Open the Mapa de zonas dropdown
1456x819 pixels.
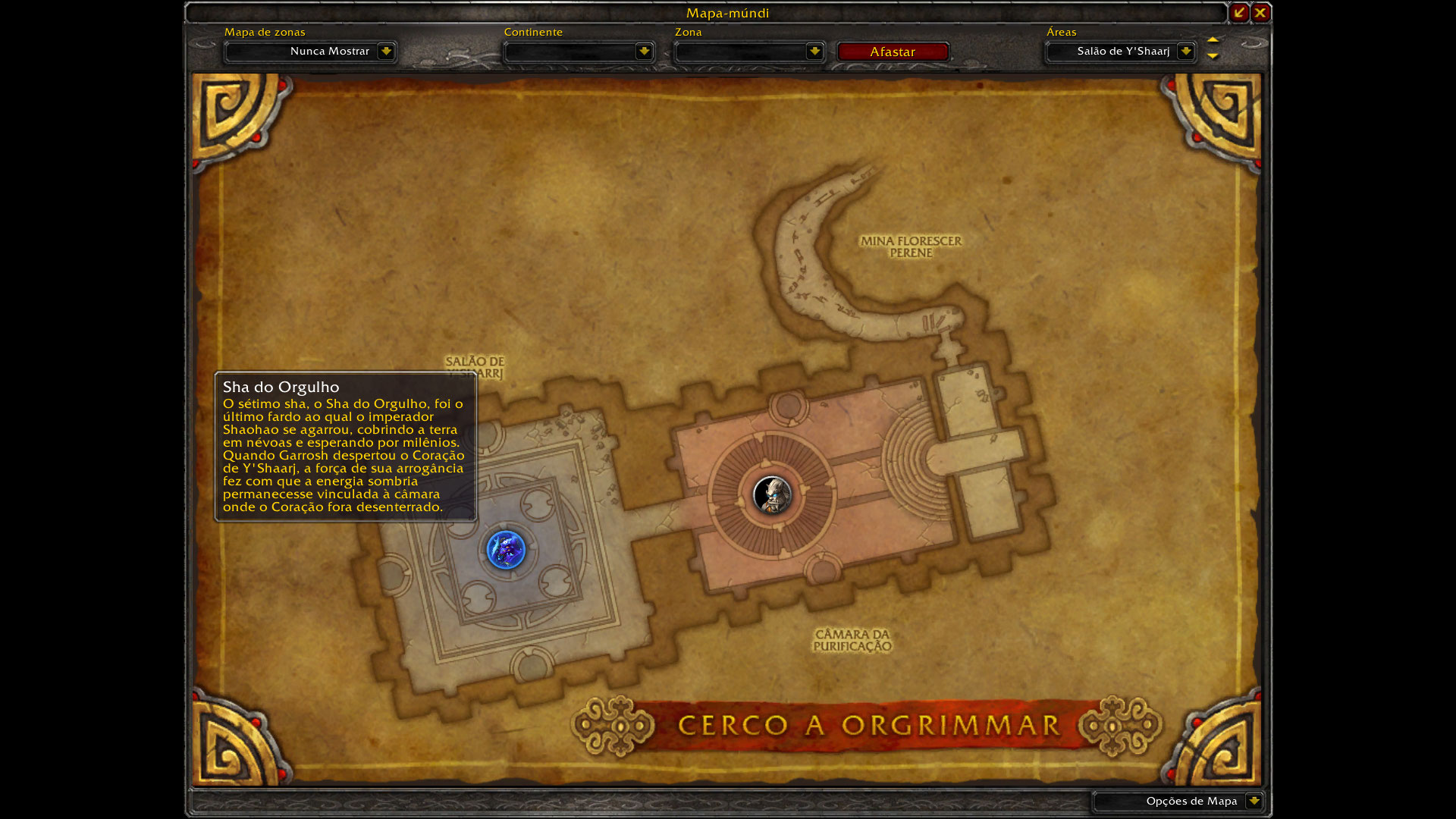[386, 52]
